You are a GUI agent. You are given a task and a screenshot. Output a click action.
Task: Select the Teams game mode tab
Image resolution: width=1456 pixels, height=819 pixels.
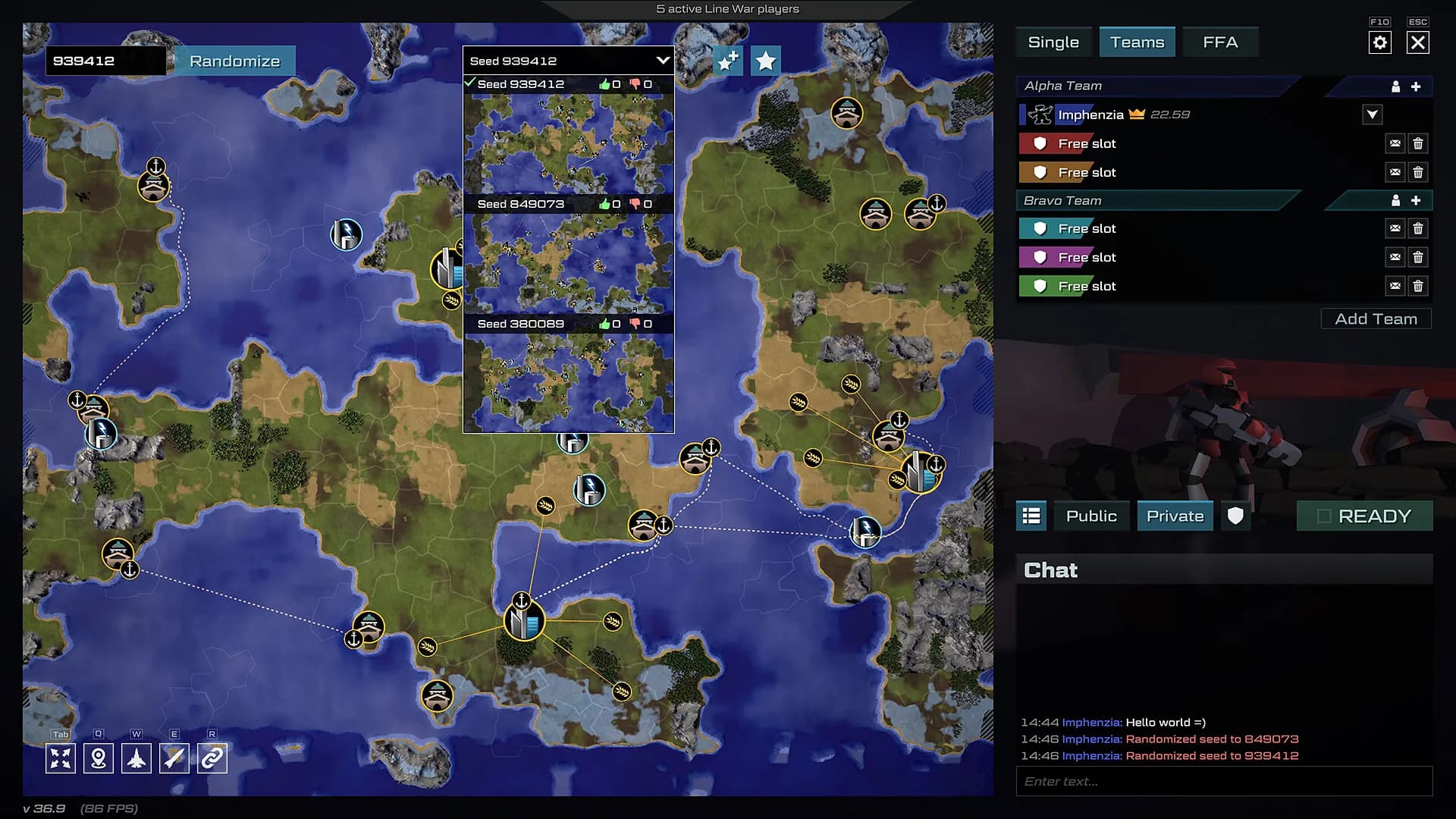(x=1137, y=42)
